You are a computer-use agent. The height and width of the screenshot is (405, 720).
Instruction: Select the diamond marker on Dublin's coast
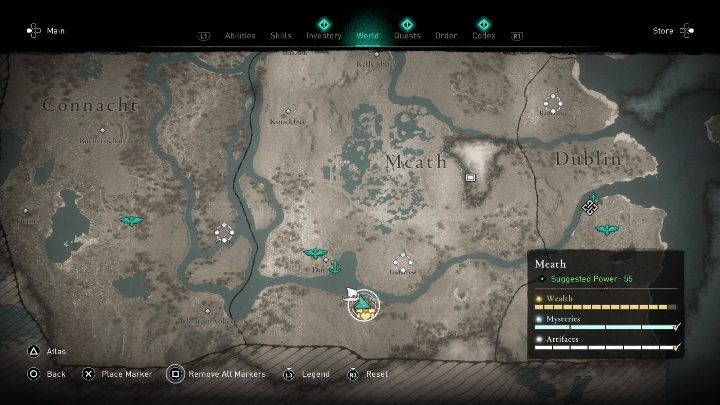point(591,205)
